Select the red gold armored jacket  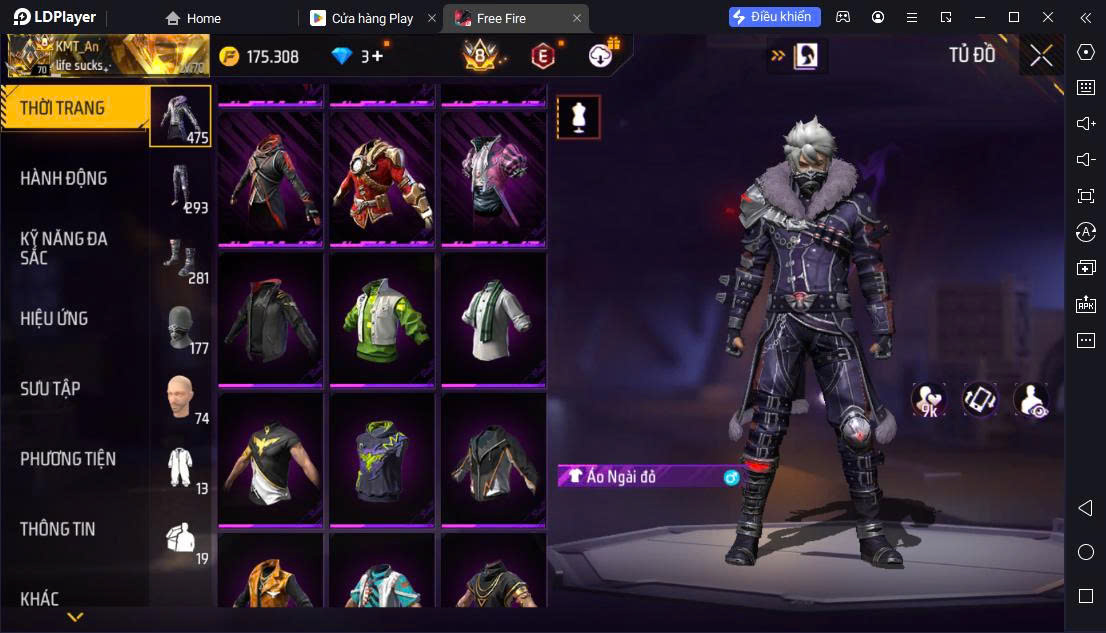383,177
